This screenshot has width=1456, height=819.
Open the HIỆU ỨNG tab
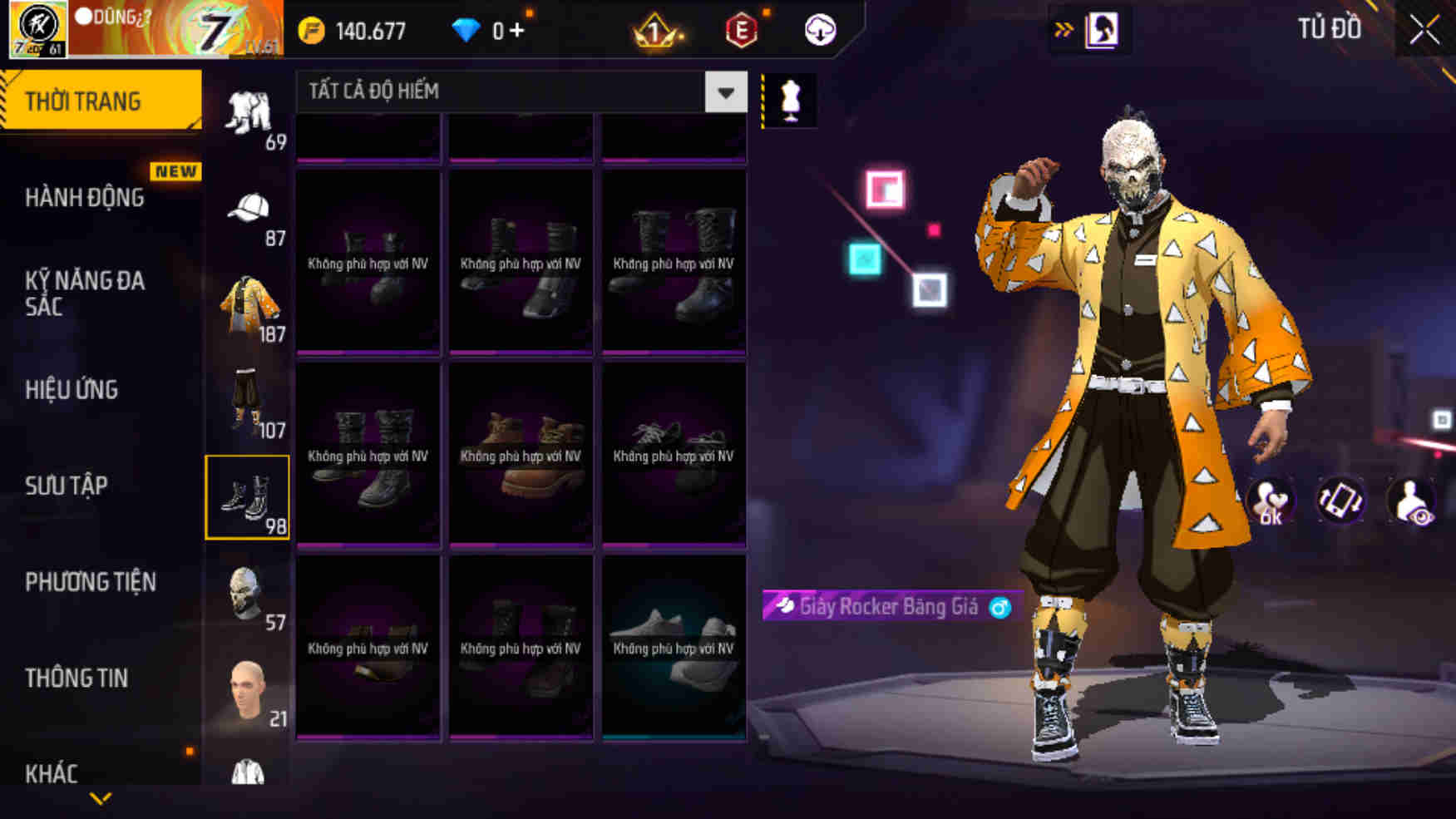(x=73, y=389)
